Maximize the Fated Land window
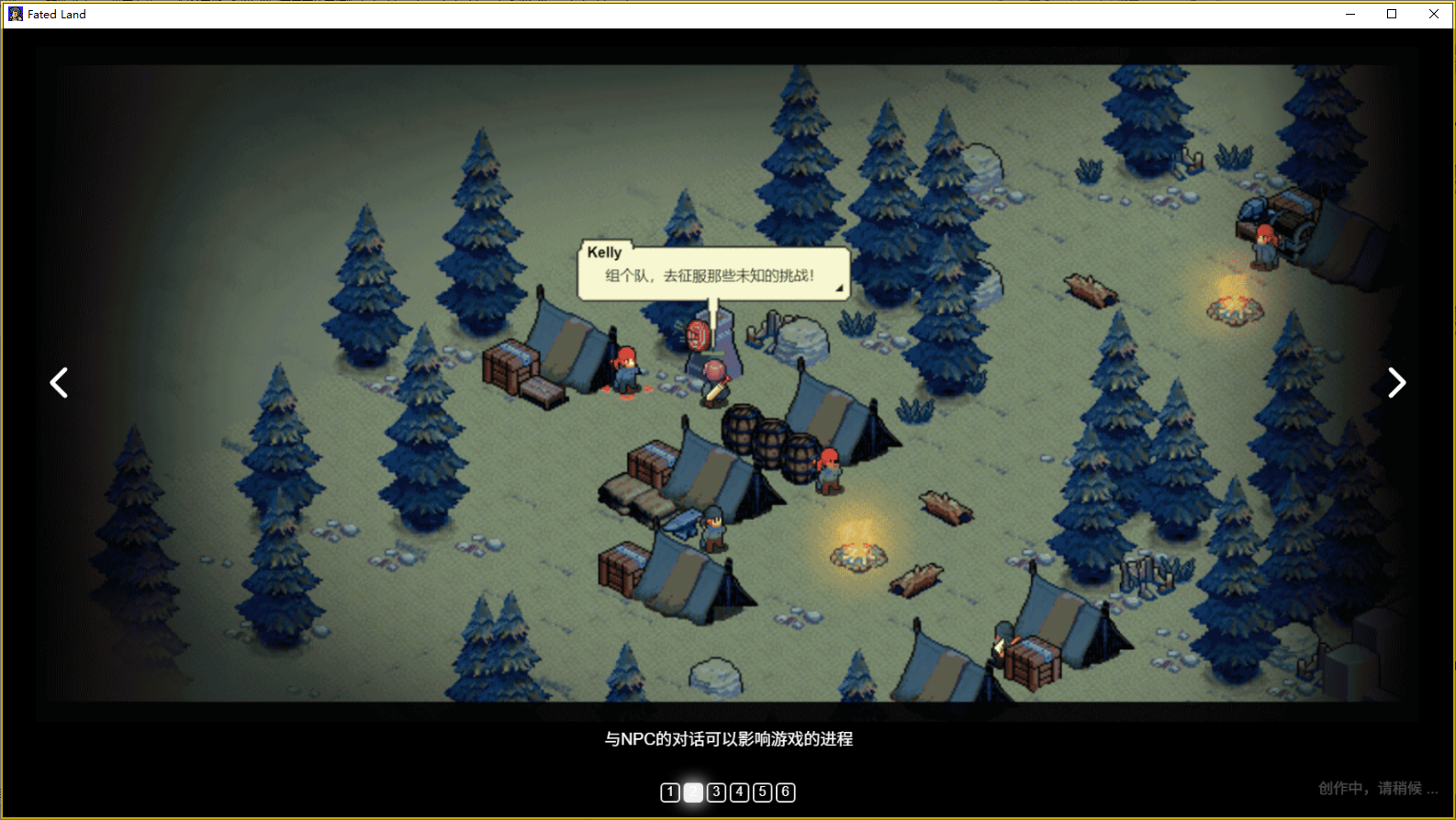The height and width of the screenshot is (820, 1456). pyautogui.click(x=1392, y=14)
